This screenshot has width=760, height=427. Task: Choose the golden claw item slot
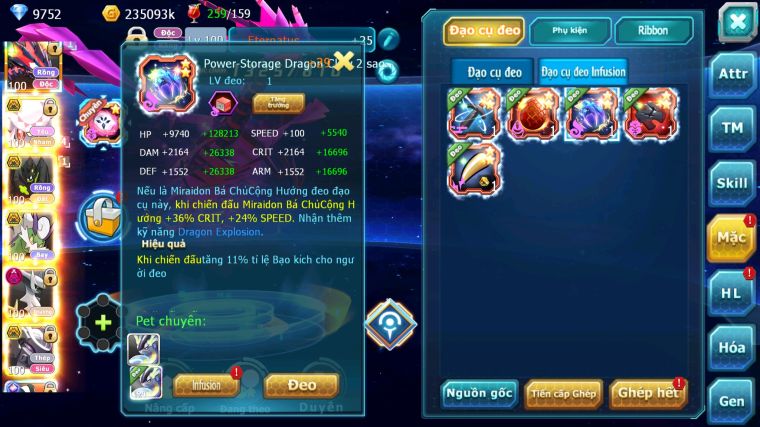475,169
